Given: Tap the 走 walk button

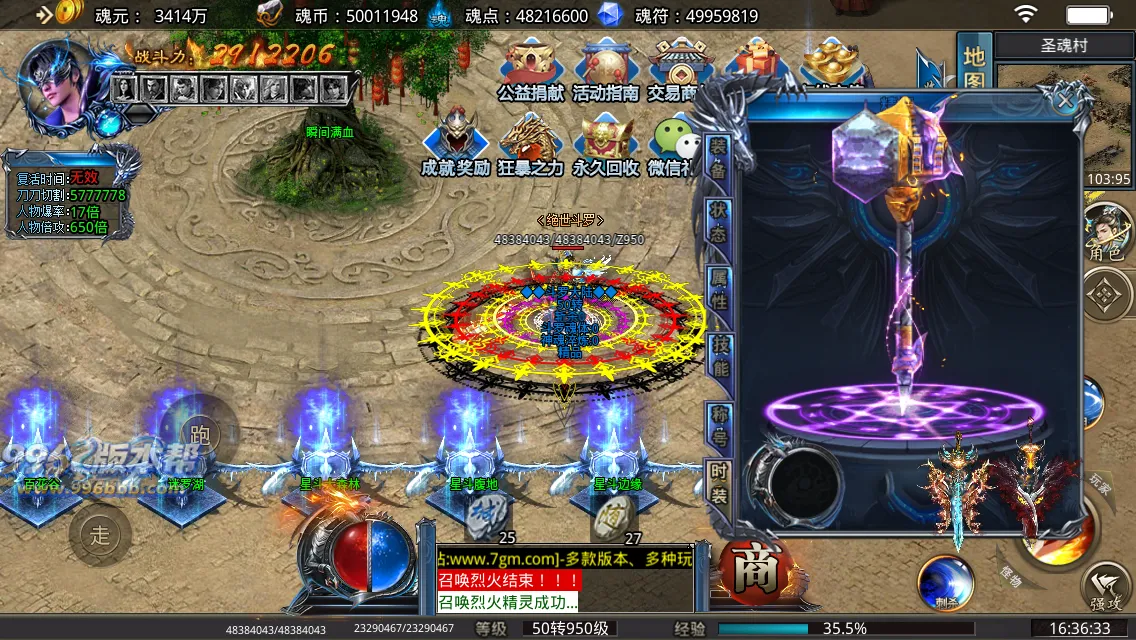Looking at the screenshot, I should coord(100,535).
